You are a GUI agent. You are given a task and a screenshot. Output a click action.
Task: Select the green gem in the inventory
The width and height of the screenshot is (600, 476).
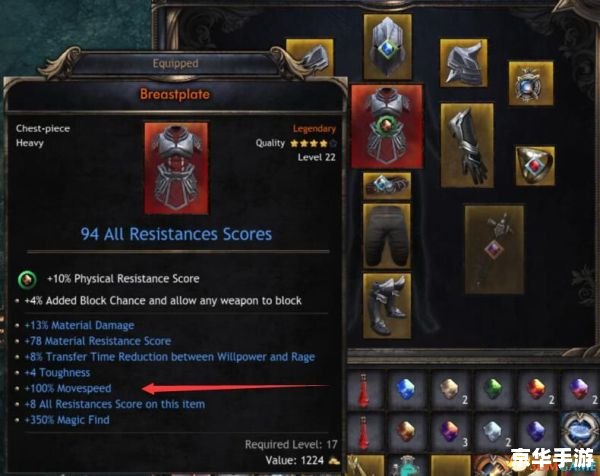[492, 387]
